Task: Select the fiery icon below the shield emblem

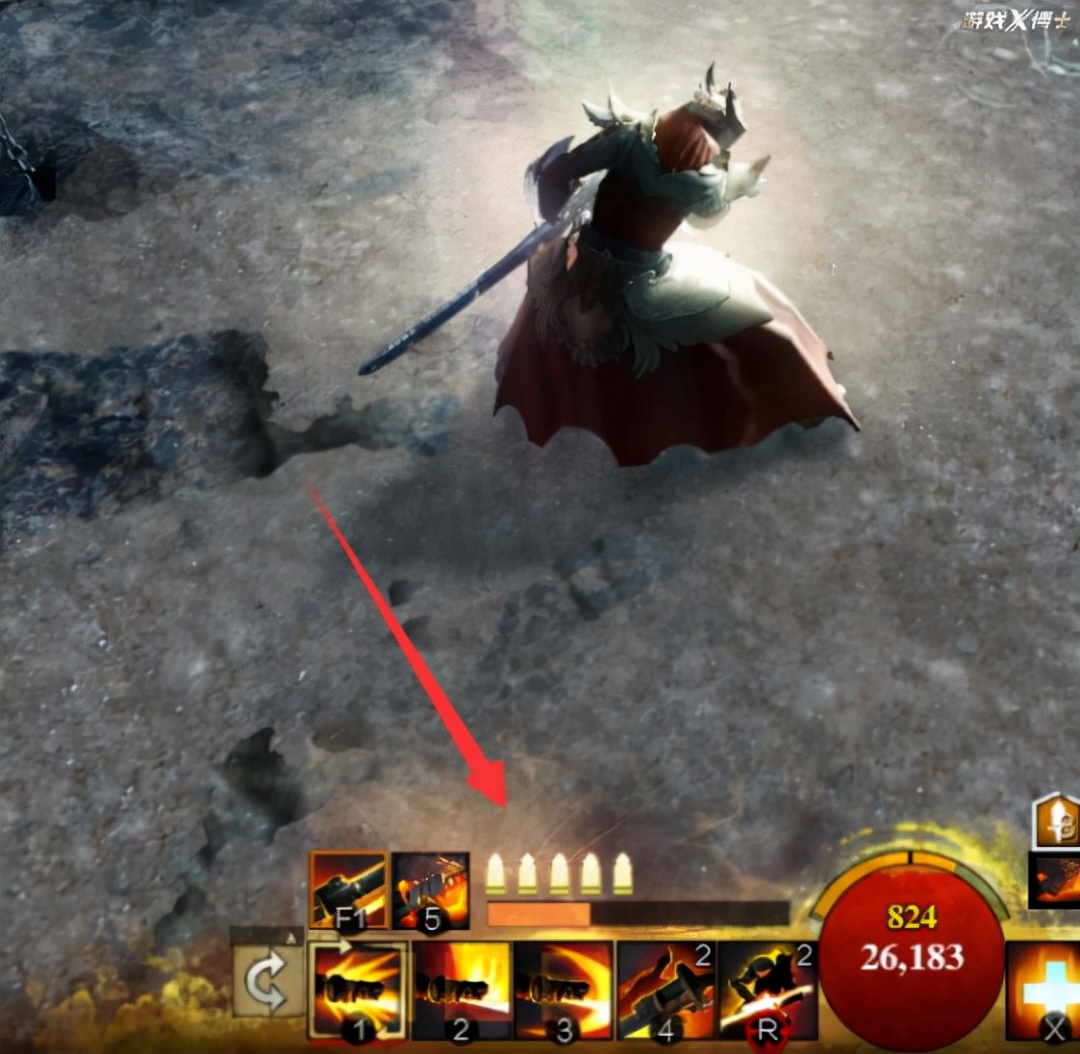Action: [1056, 879]
